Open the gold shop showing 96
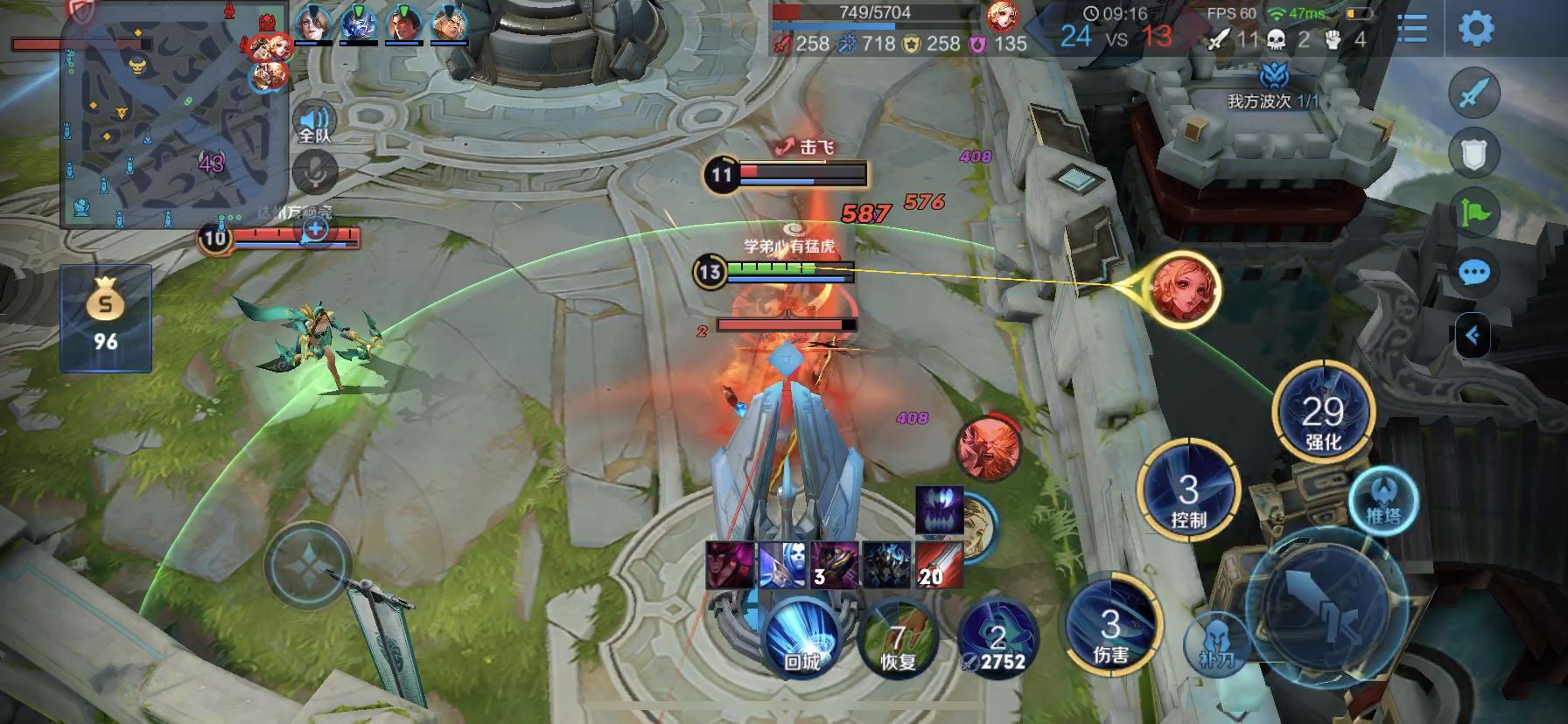Image resolution: width=1568 pixels, height=724 pixels. (x=106, y=318)
